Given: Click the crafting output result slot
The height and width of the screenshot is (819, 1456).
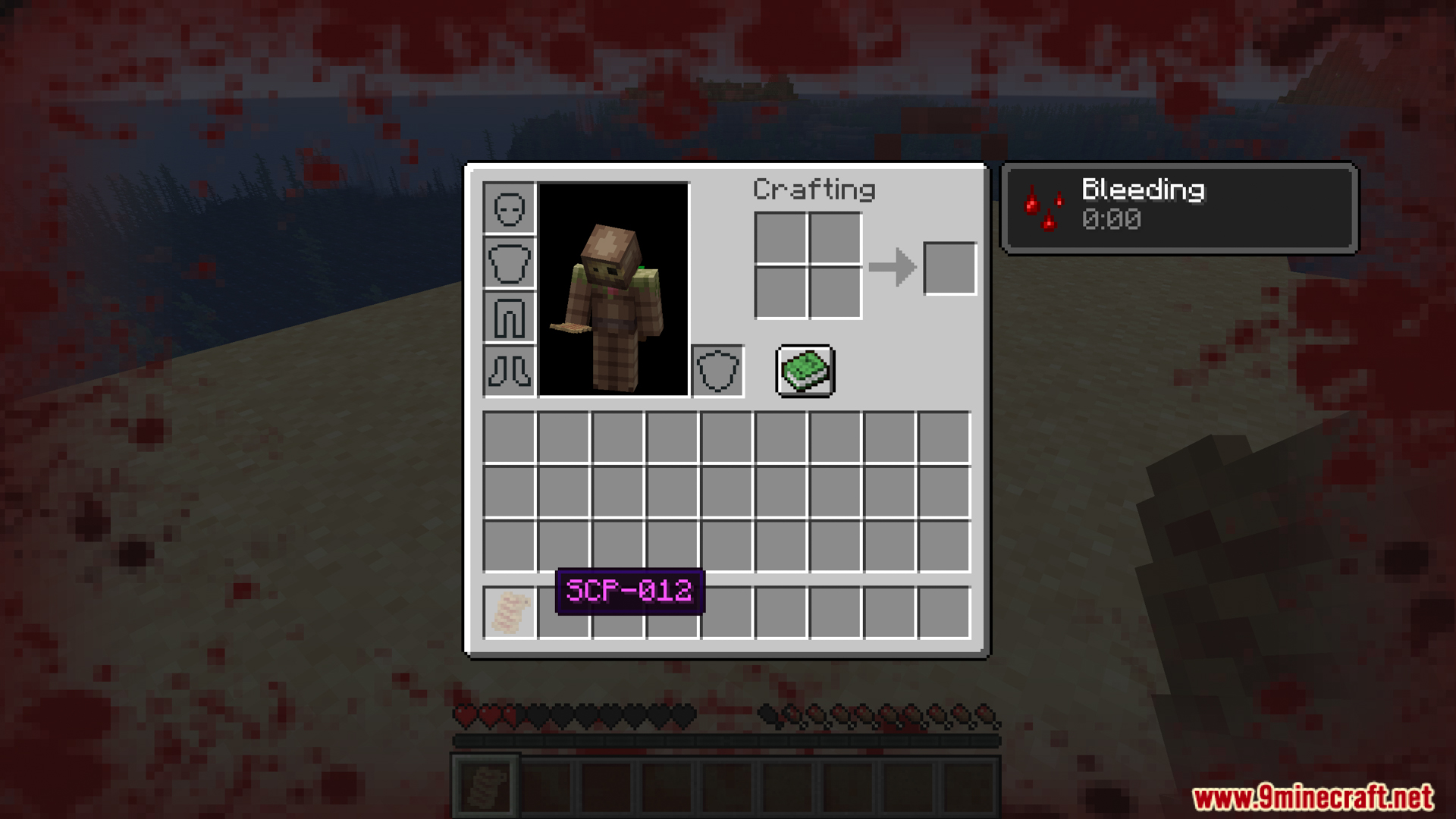Looking at the screenshot, I should (949, 268).
